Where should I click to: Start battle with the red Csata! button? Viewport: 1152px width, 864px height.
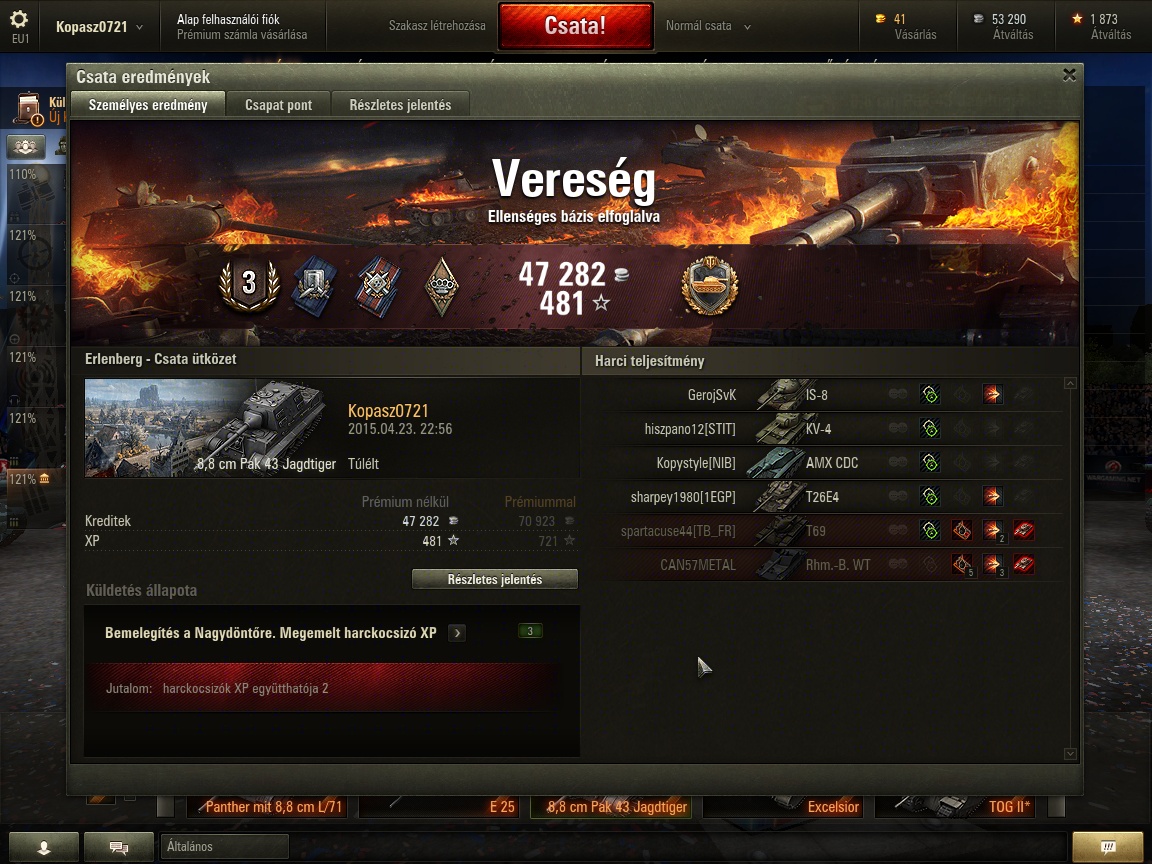[575, 26]
